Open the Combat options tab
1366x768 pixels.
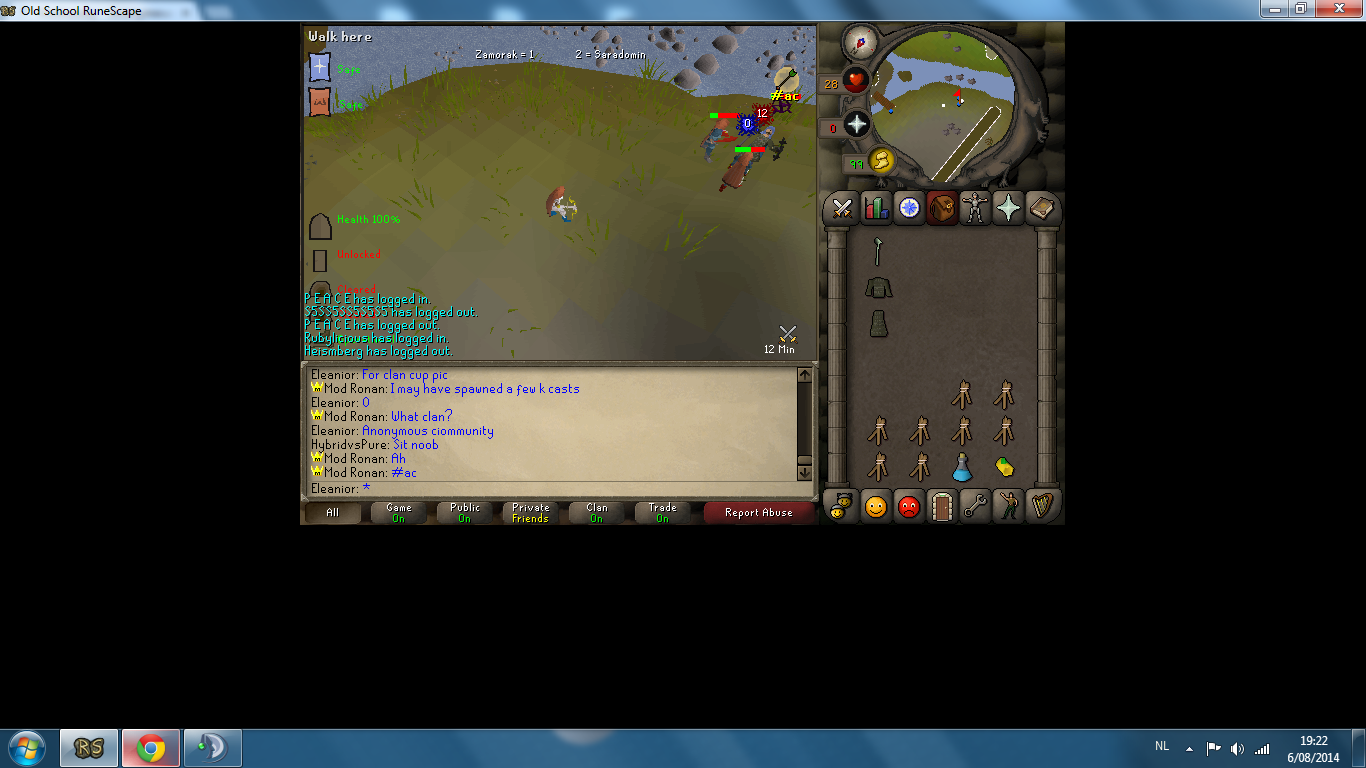point(841,208)
